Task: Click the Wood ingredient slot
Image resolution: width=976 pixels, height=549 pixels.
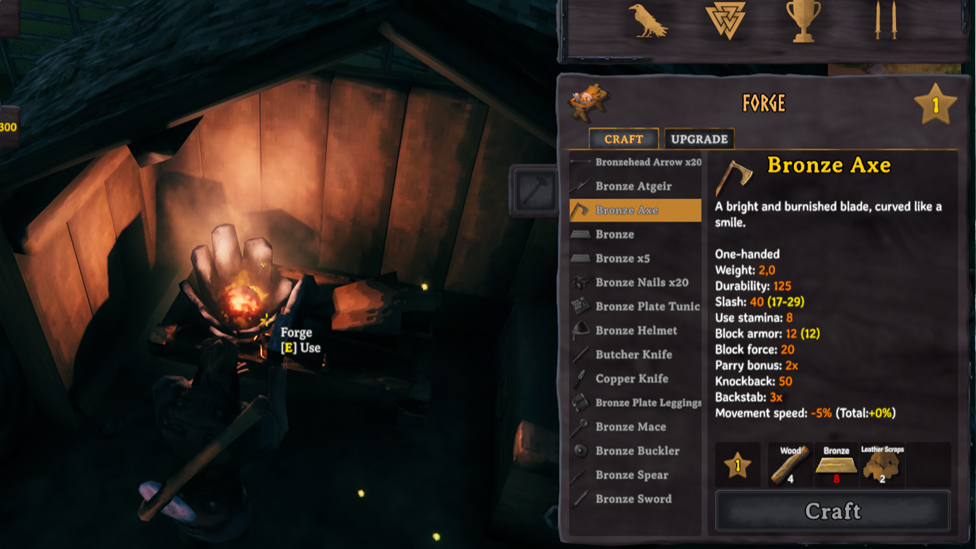Action: pyautogui.click(x=790, y=465)
